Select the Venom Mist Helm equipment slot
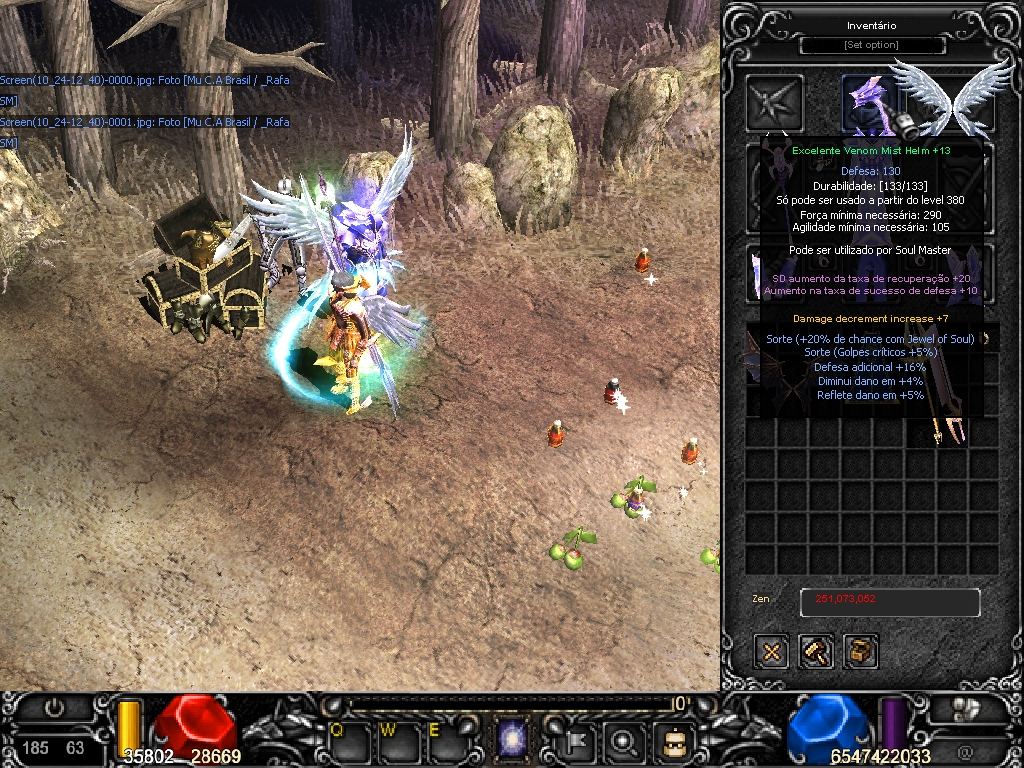1024x768 pixels. [868, 102]
